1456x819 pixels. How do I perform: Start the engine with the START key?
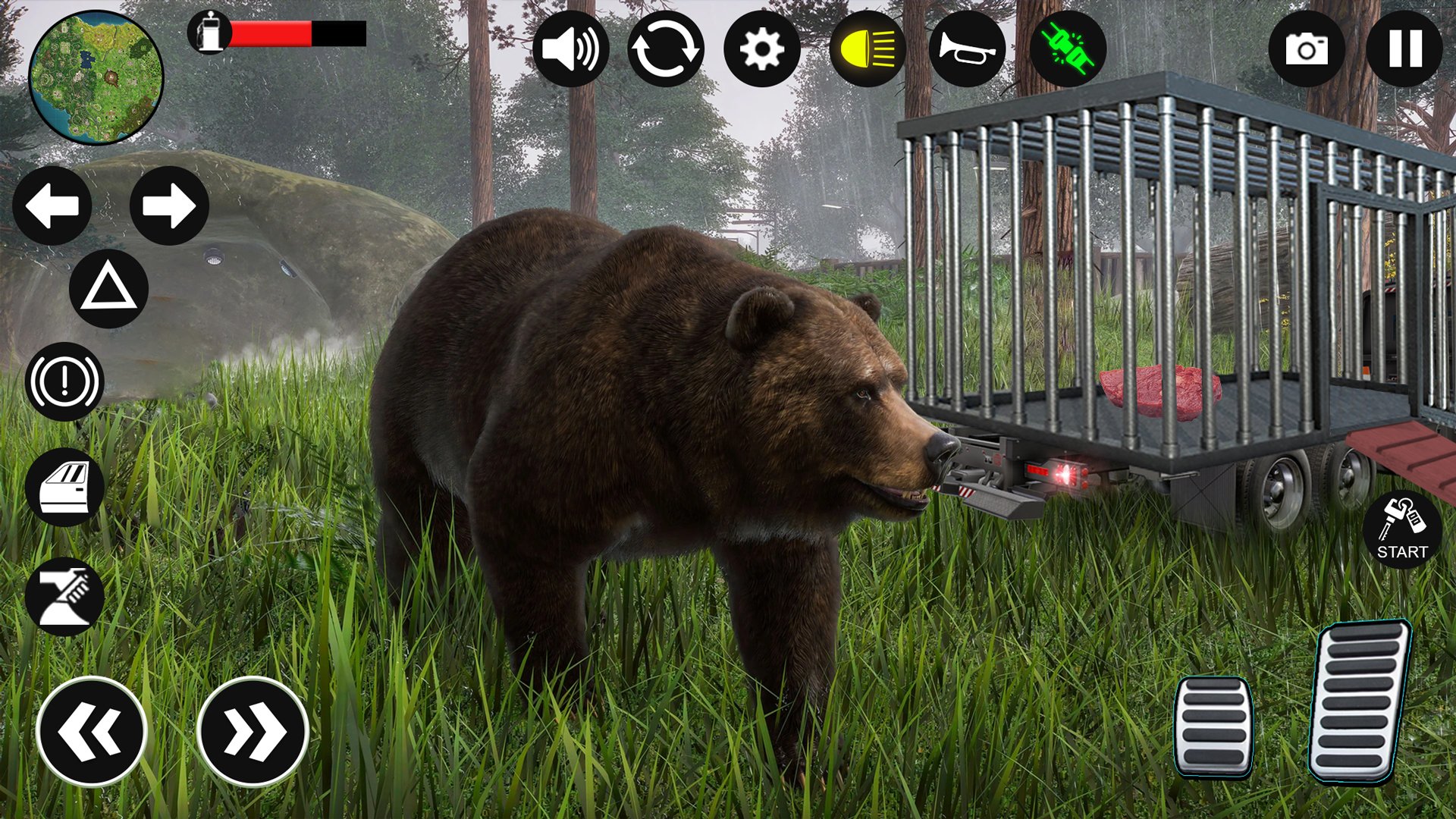1402,529
